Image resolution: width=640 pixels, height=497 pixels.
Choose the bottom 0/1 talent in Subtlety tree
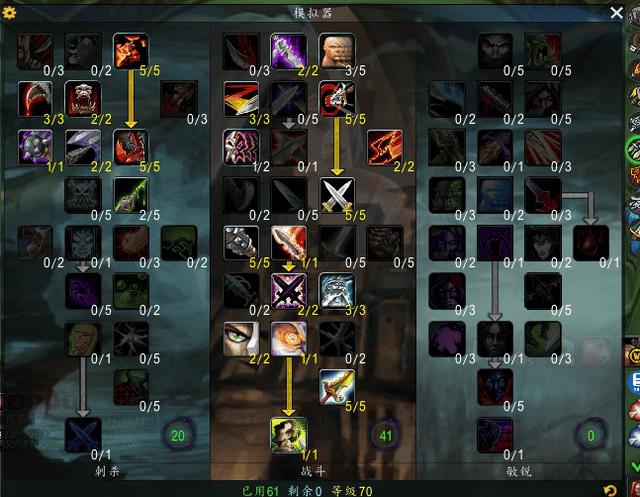494,434
